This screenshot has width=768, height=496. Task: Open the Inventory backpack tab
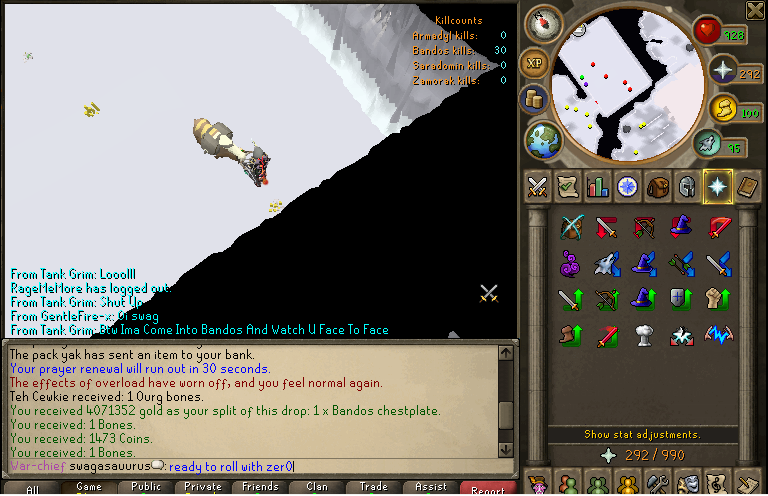coord(657,187)
